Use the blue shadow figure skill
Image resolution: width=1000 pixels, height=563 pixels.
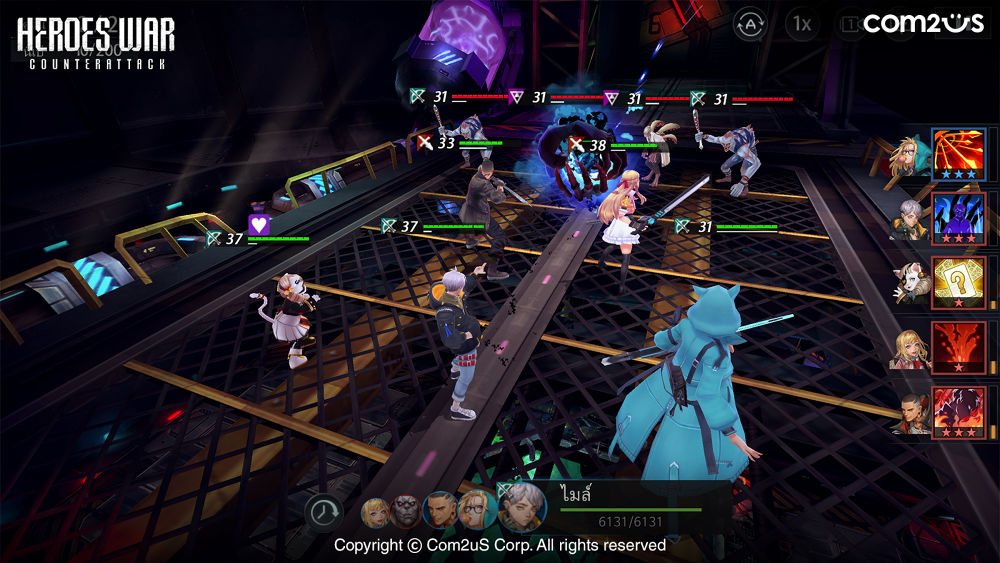[959, 219]
